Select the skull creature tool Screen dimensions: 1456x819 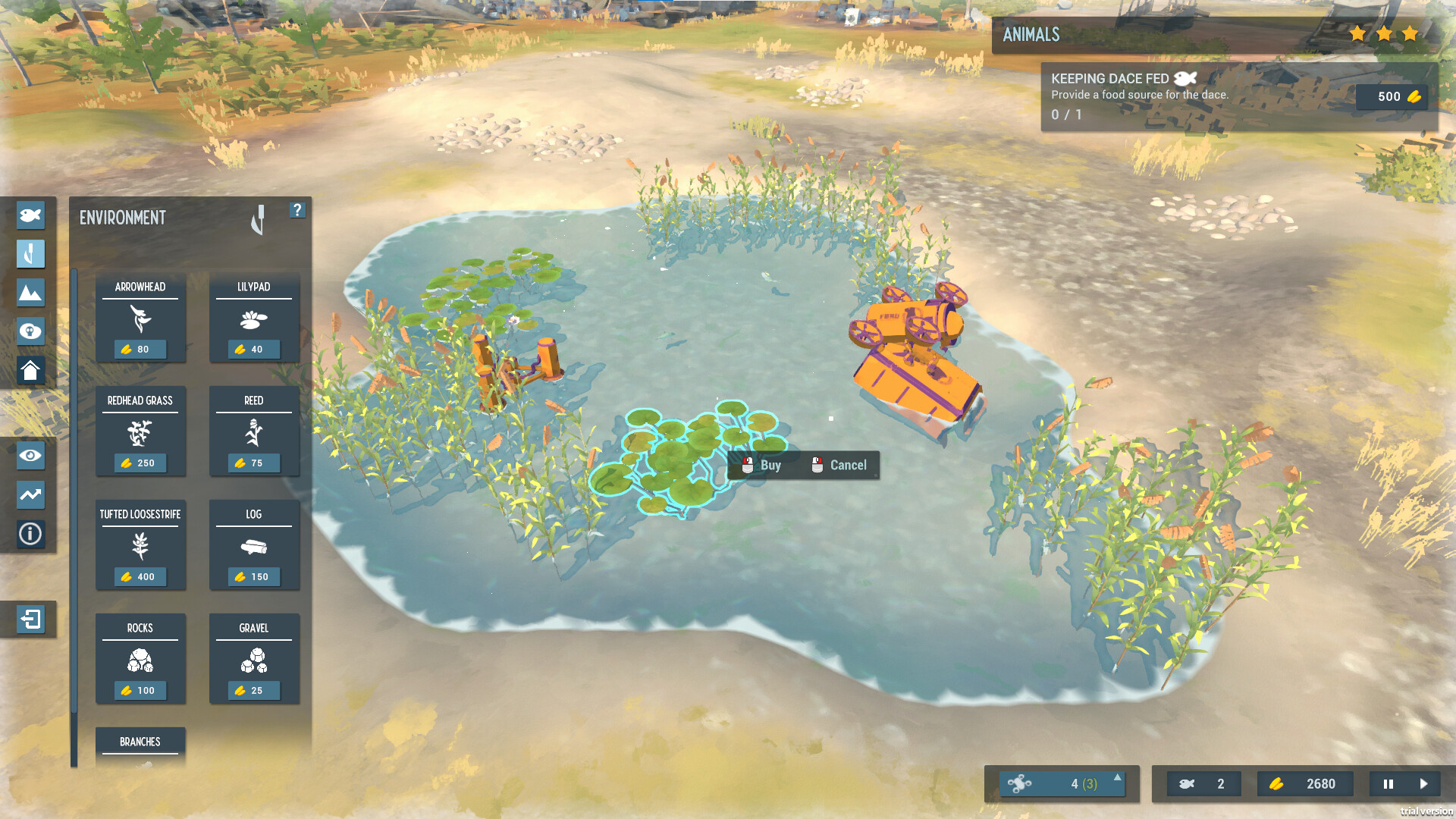tap(30, 331)
